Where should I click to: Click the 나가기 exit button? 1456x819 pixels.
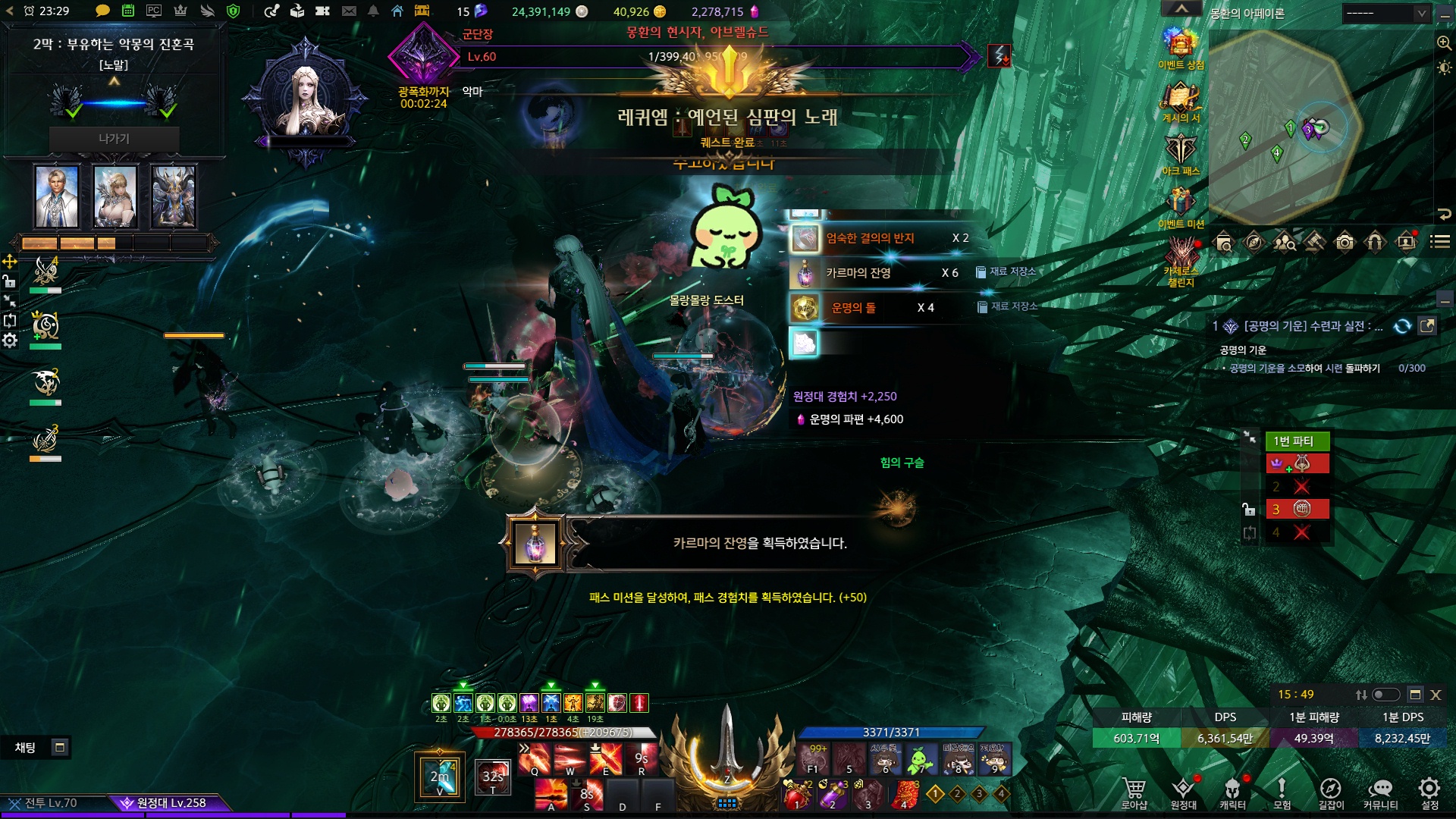coord(114,139)
